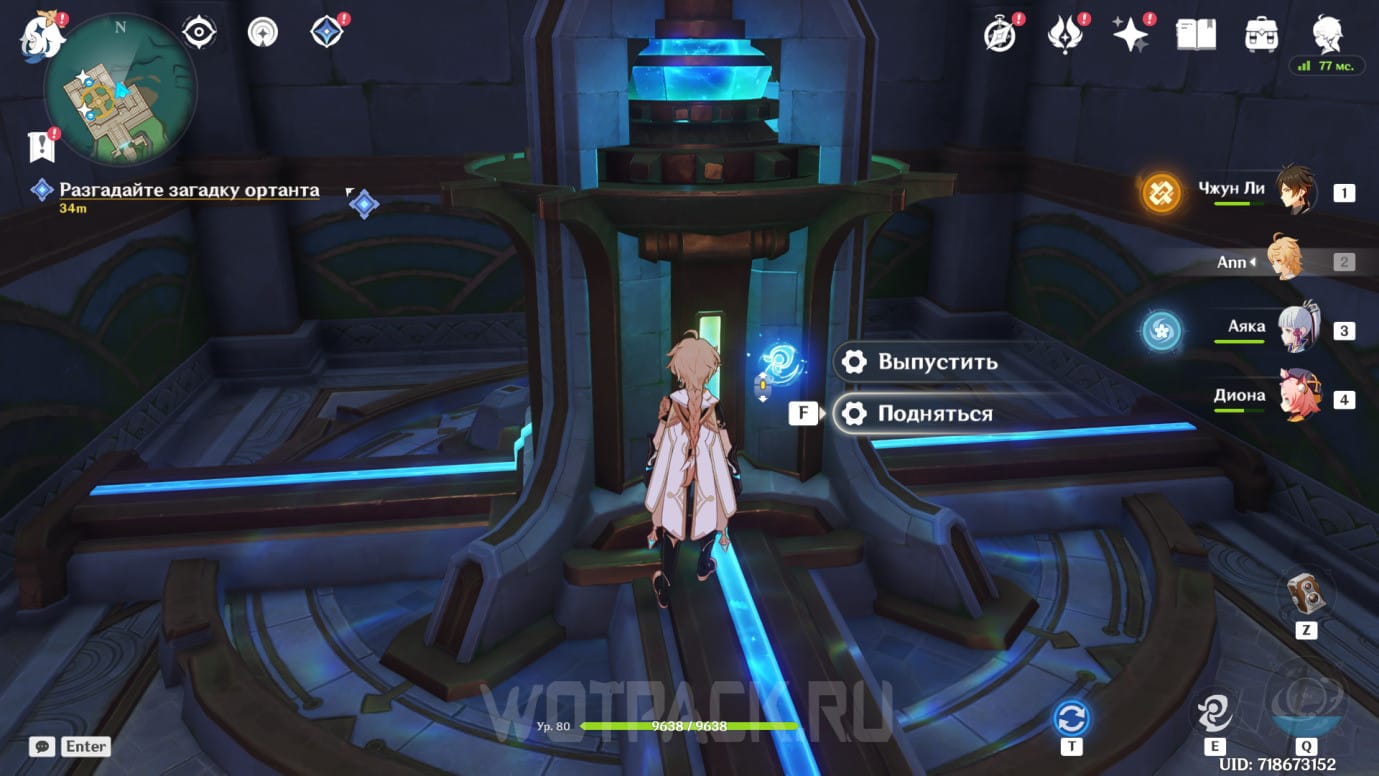
Task: Open the quest journal icon below the minimap
Action: coord(41,147)
